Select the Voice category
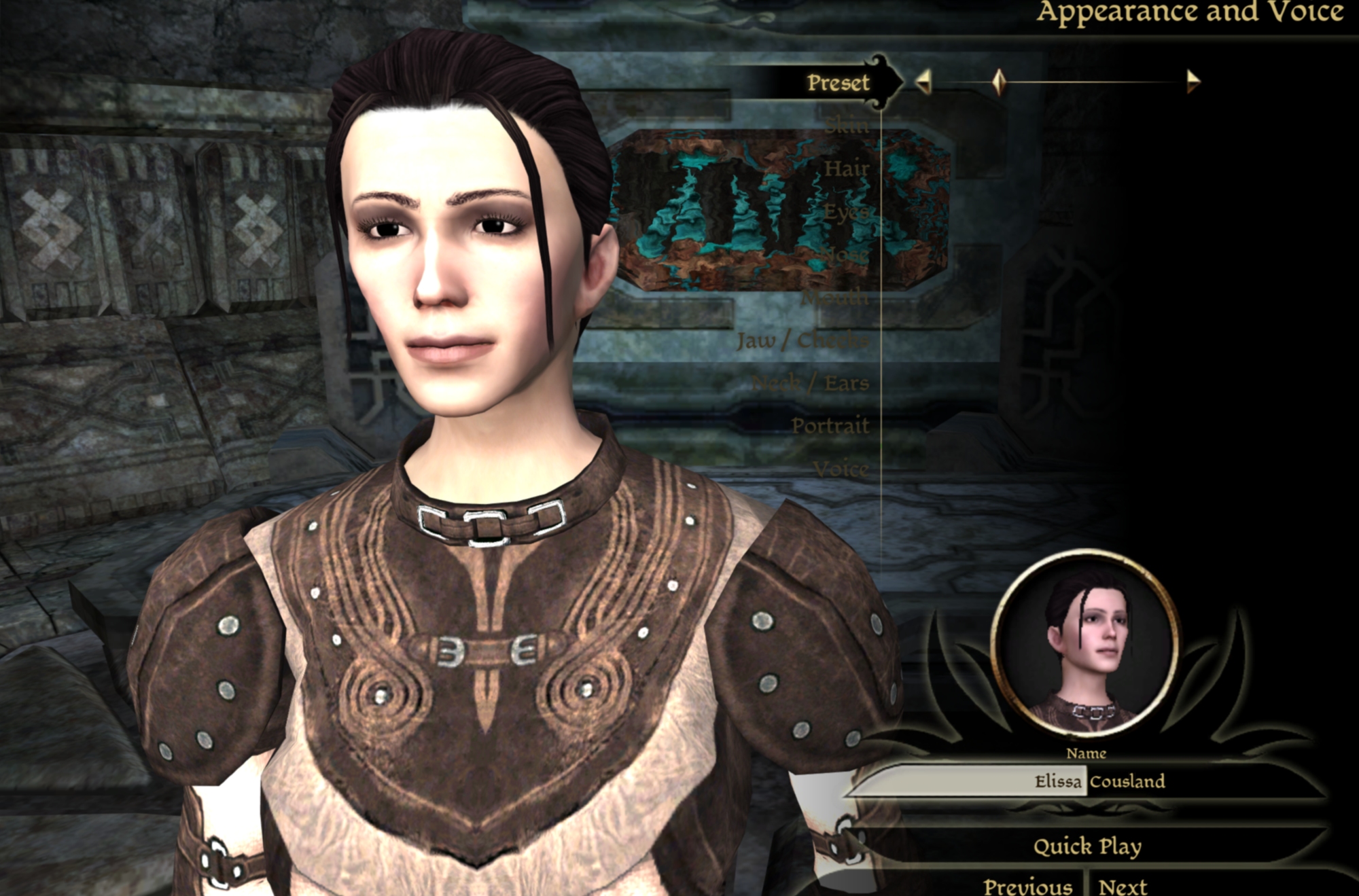 (841, 469)
